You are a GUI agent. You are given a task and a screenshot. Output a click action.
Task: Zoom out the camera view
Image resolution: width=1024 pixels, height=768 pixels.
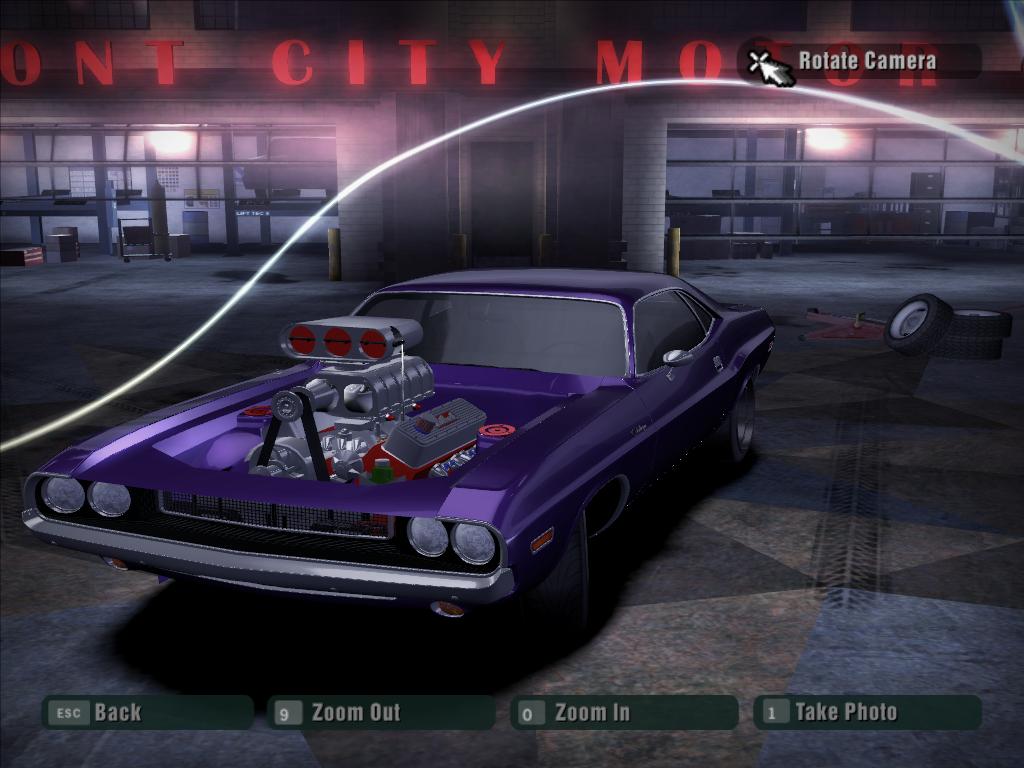(380, 713)
